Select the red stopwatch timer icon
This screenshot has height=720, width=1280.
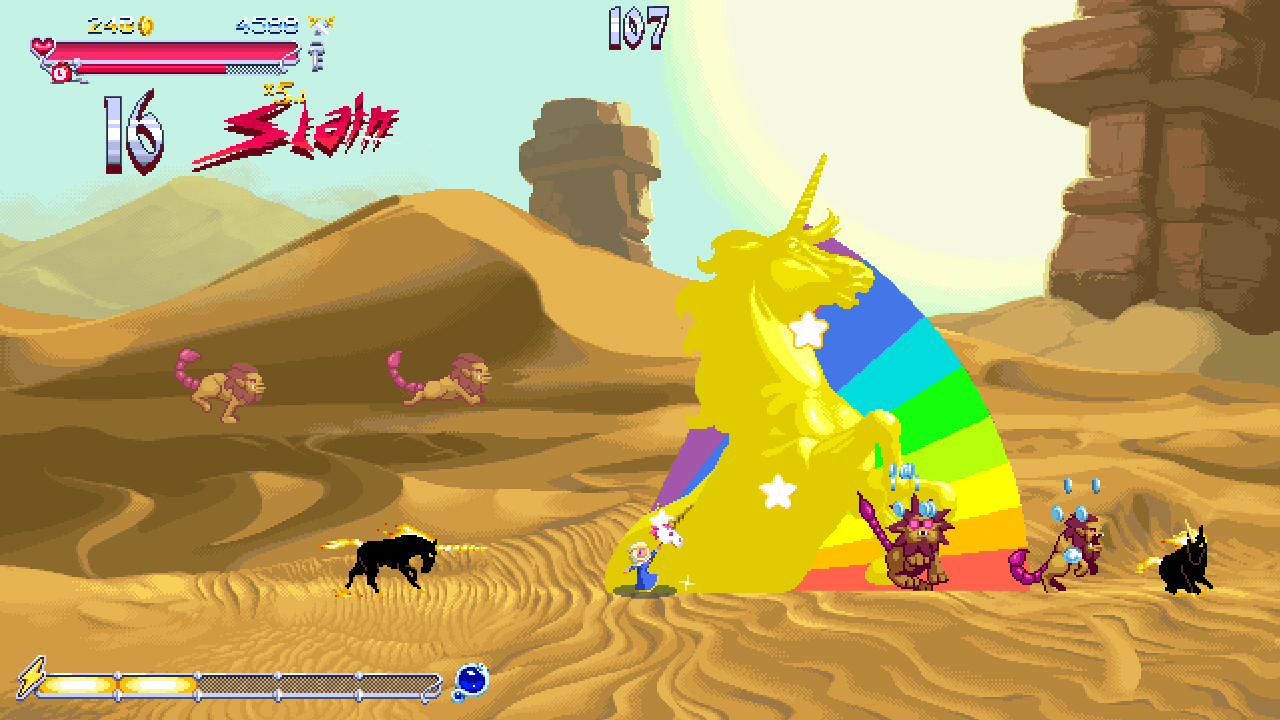click(61, 72)
